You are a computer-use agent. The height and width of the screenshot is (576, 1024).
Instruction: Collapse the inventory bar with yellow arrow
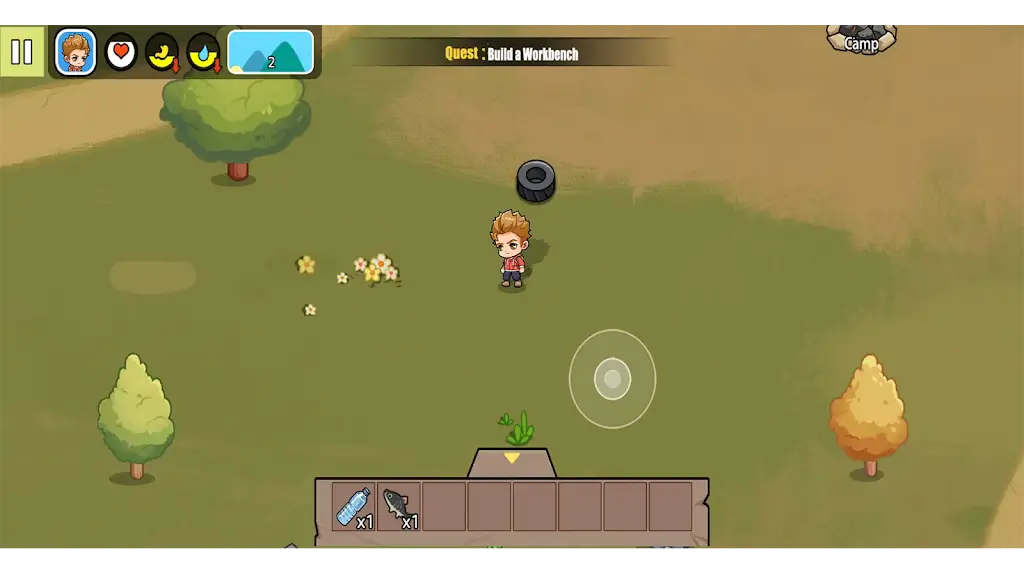click(x=512, y=460)
